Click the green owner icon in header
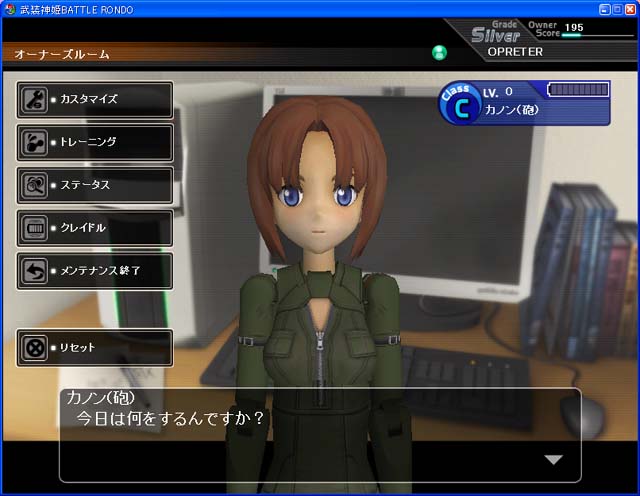Screen dimensions: 640x496 click(x=439, y=52)
